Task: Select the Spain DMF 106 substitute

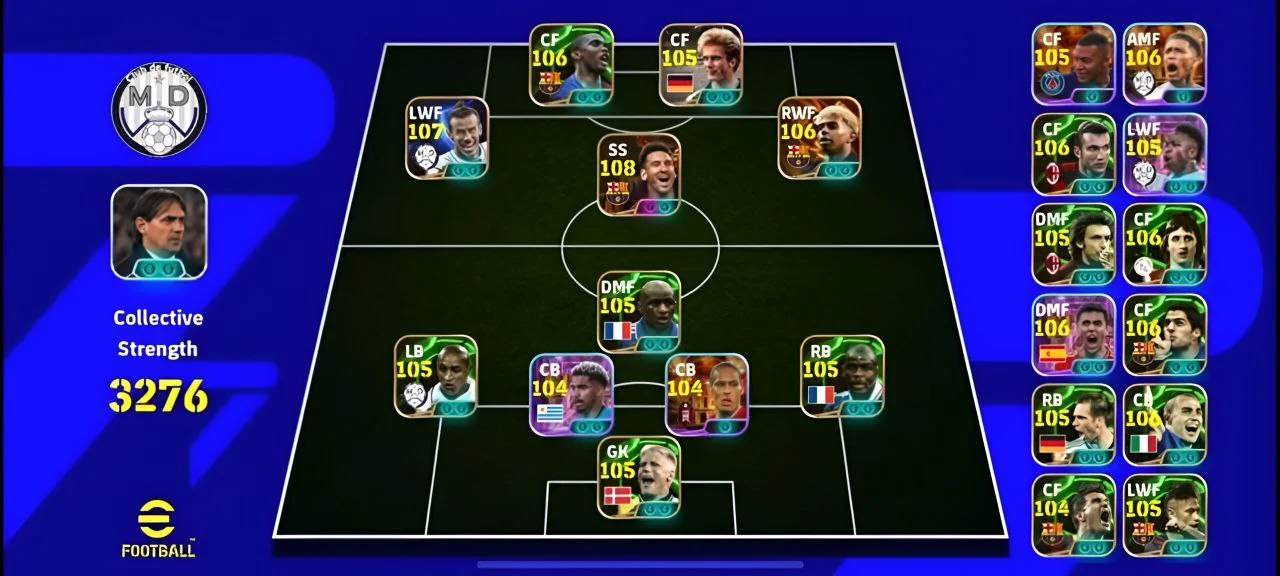Action: (1073, 335)
